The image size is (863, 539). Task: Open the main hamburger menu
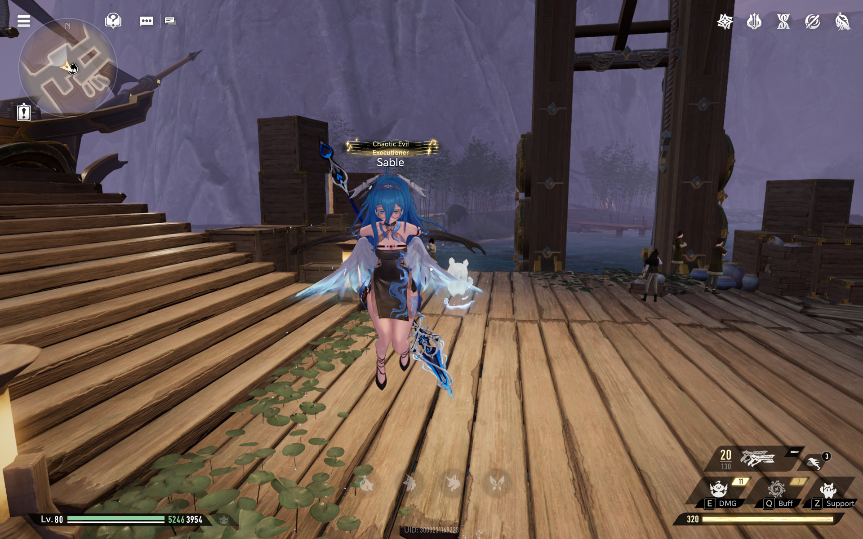(x=23, y=20)
